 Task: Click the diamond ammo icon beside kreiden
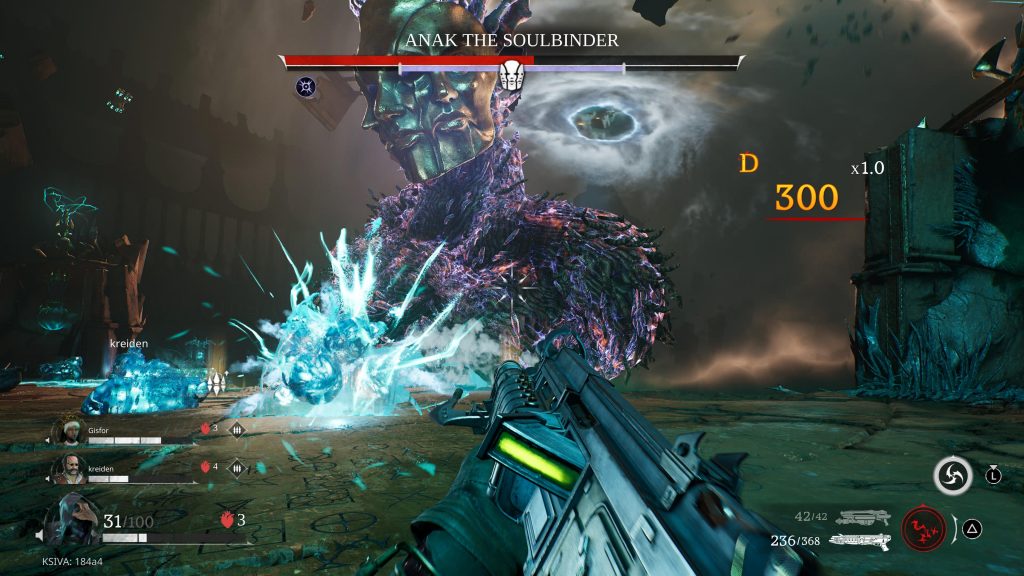237,467
